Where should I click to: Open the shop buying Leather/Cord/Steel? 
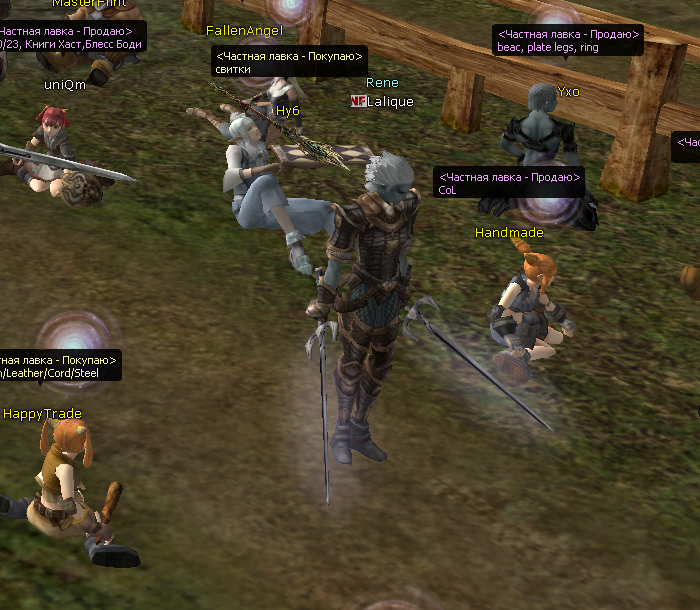click(x=60, y=365)
